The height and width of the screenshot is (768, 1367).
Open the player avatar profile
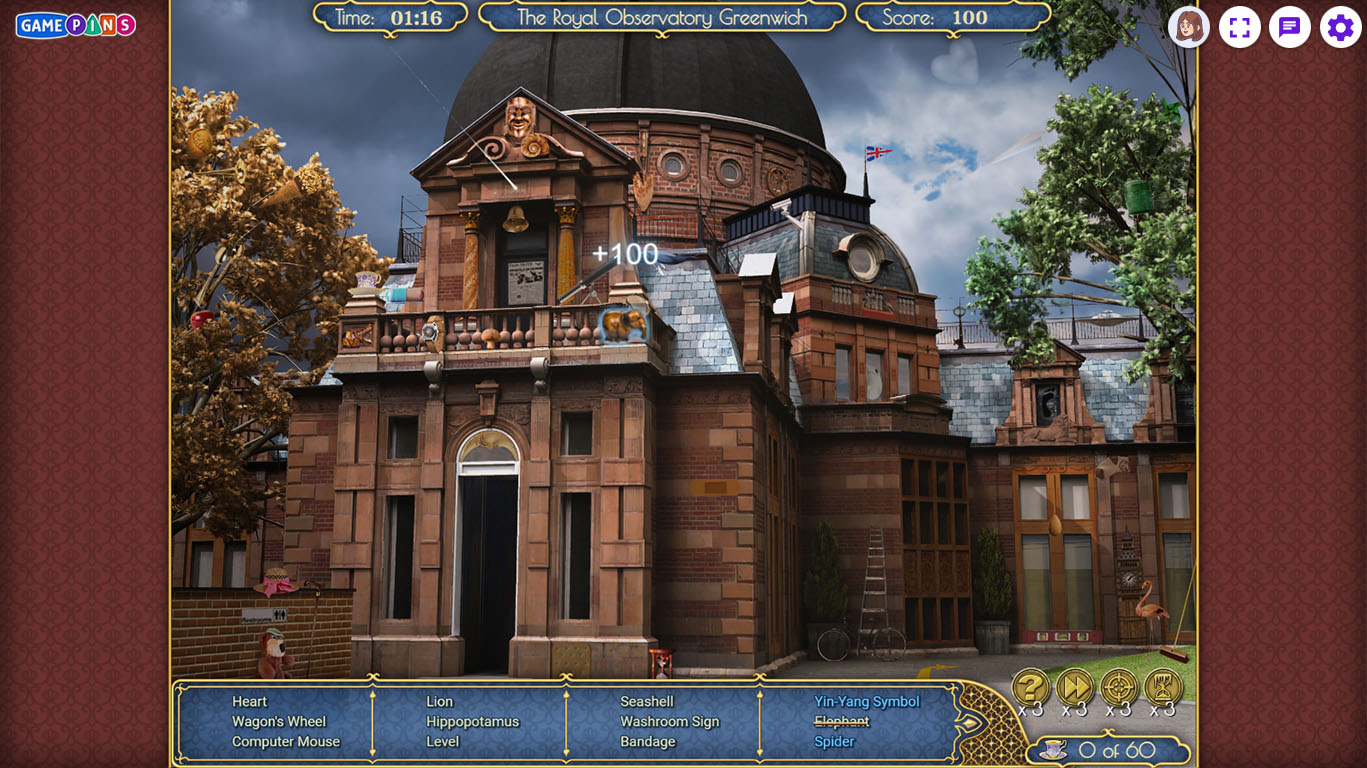(1188, 27)
